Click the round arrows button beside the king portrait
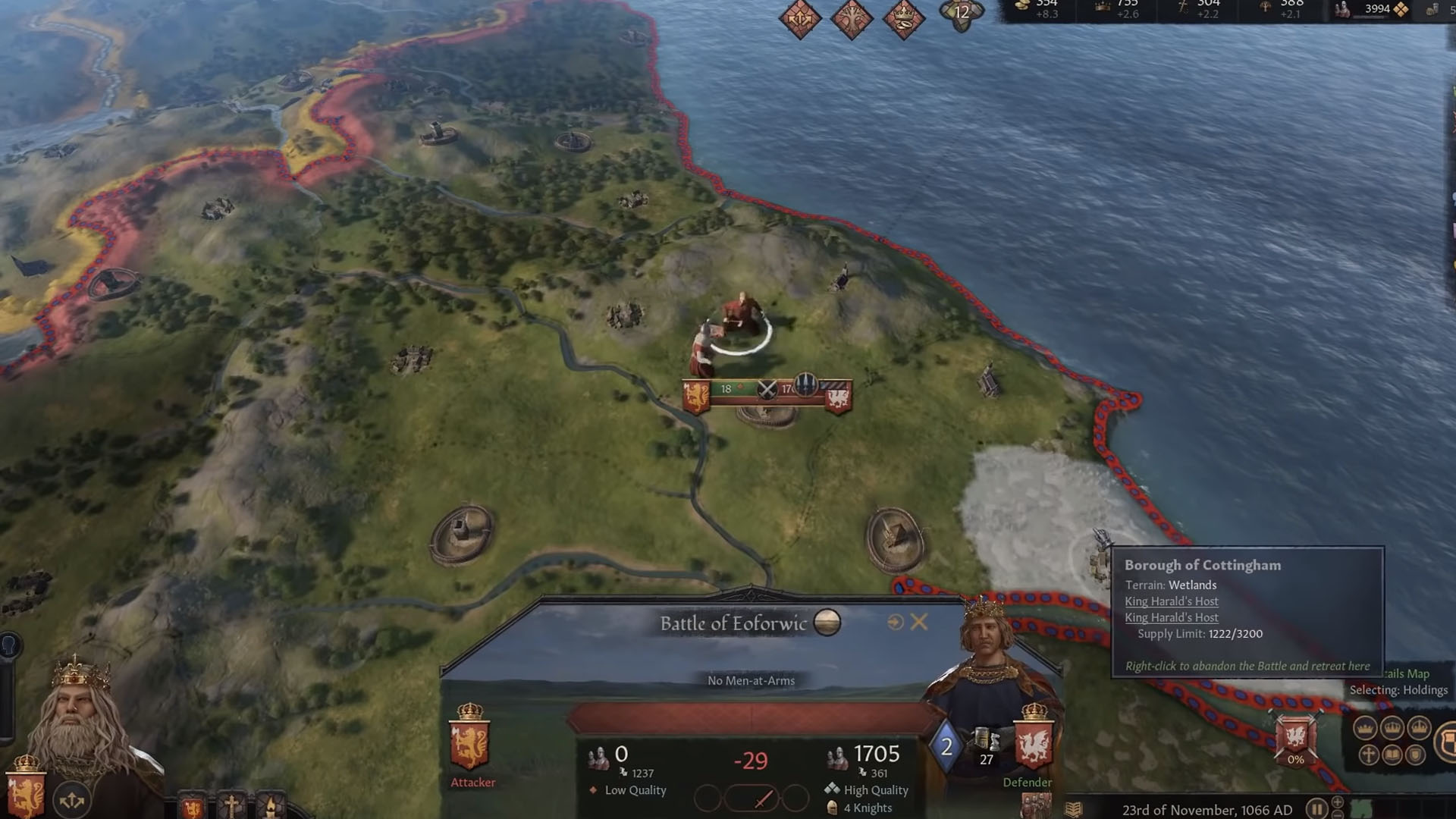 72,800
